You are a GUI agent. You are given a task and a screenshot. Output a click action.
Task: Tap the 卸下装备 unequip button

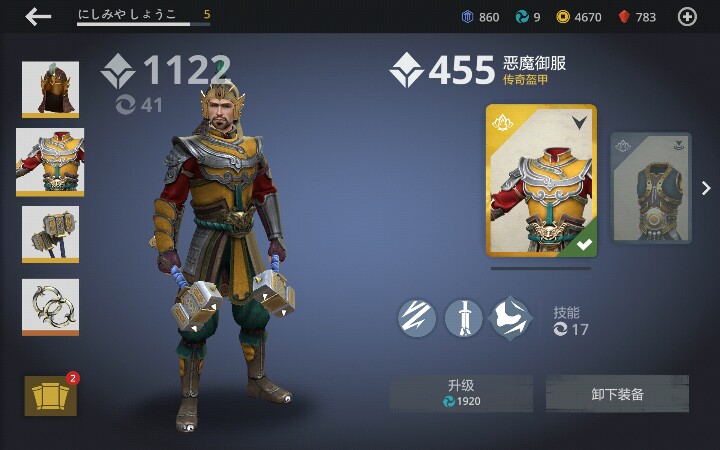[x=617, y=393]
